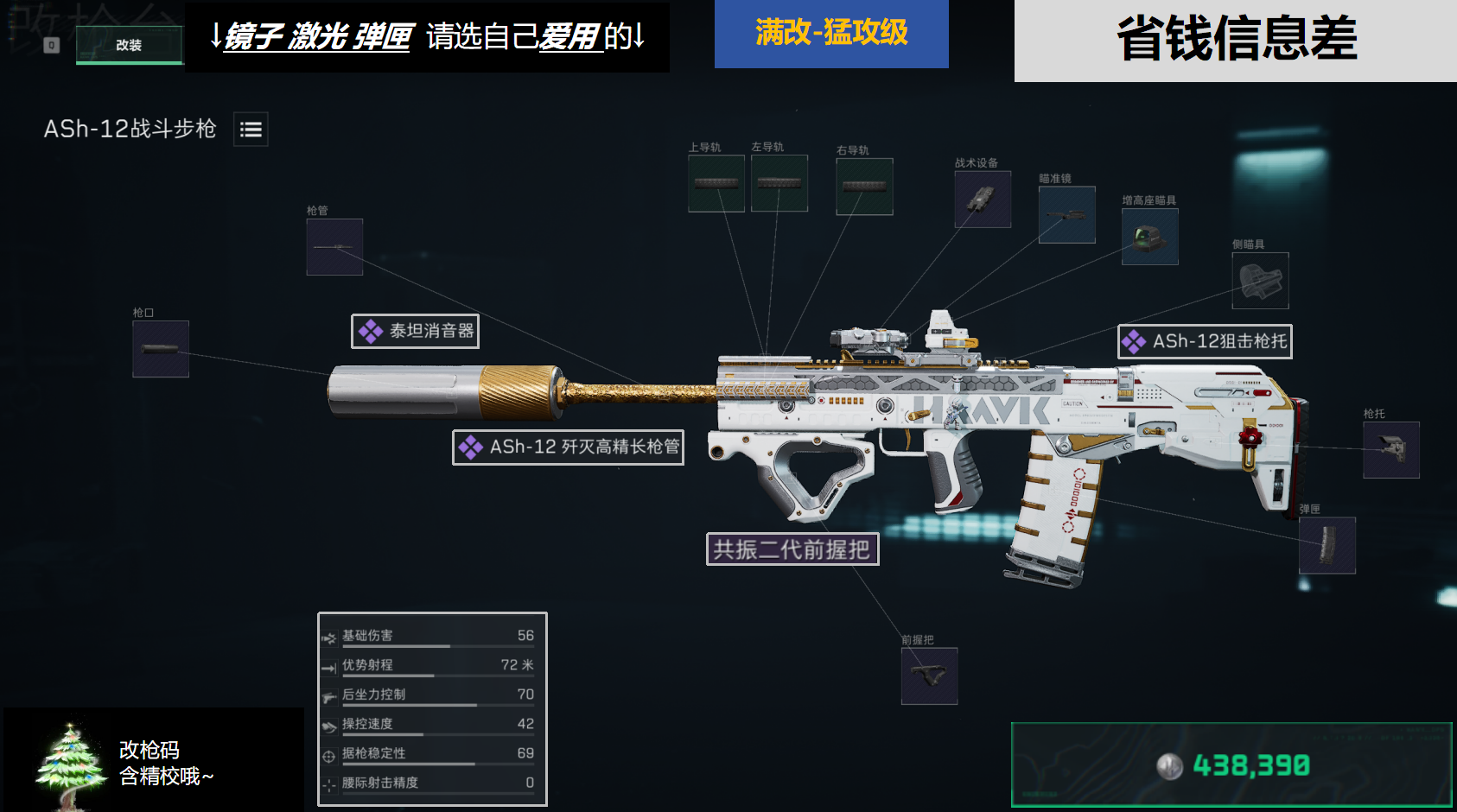
Task: Select the 共振二代前握把 foregrip label
Action: [x=792, y=549]
